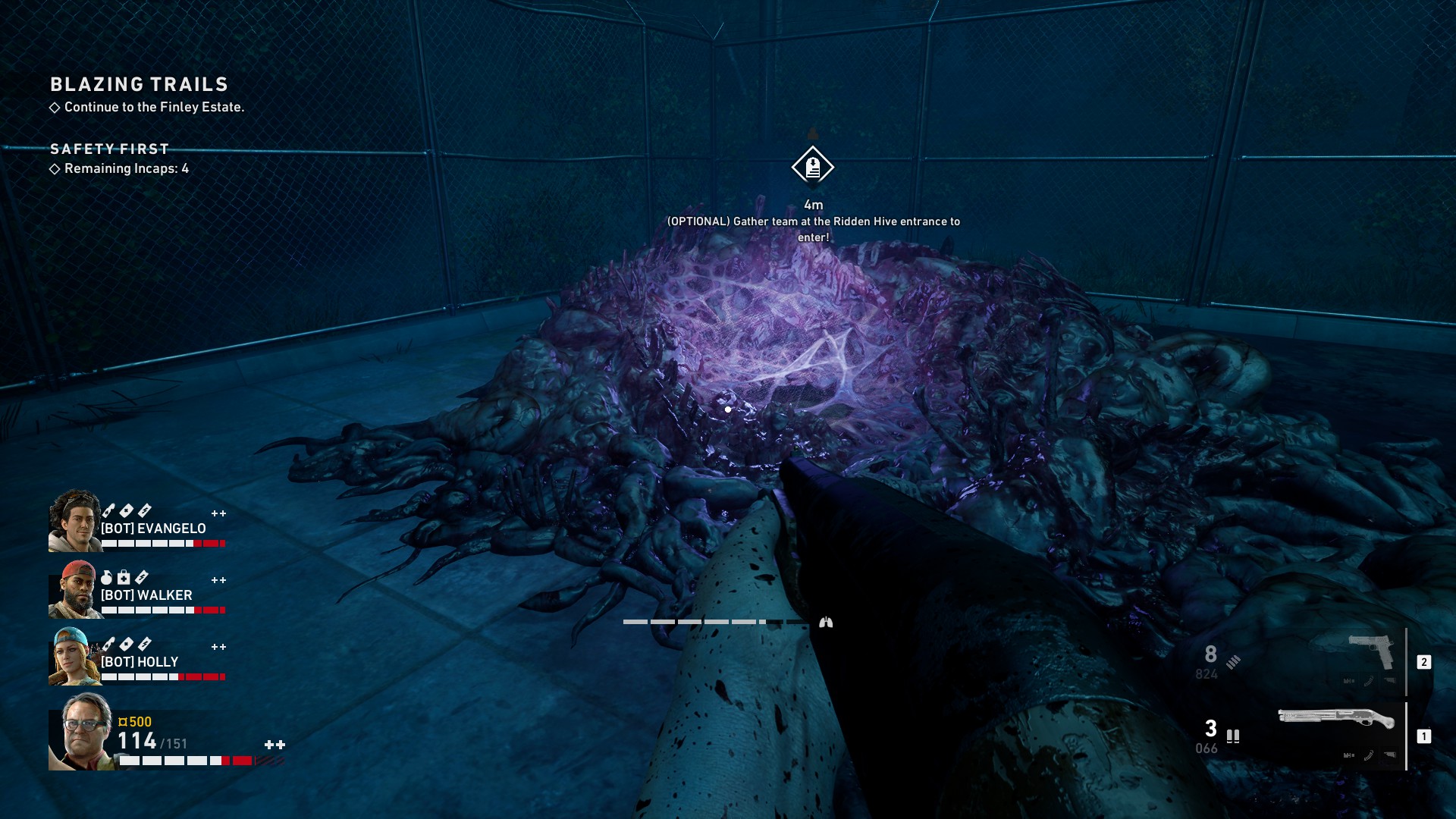
Task: Click Walker's teammate portrait
Action: click(x=74, y=589)
